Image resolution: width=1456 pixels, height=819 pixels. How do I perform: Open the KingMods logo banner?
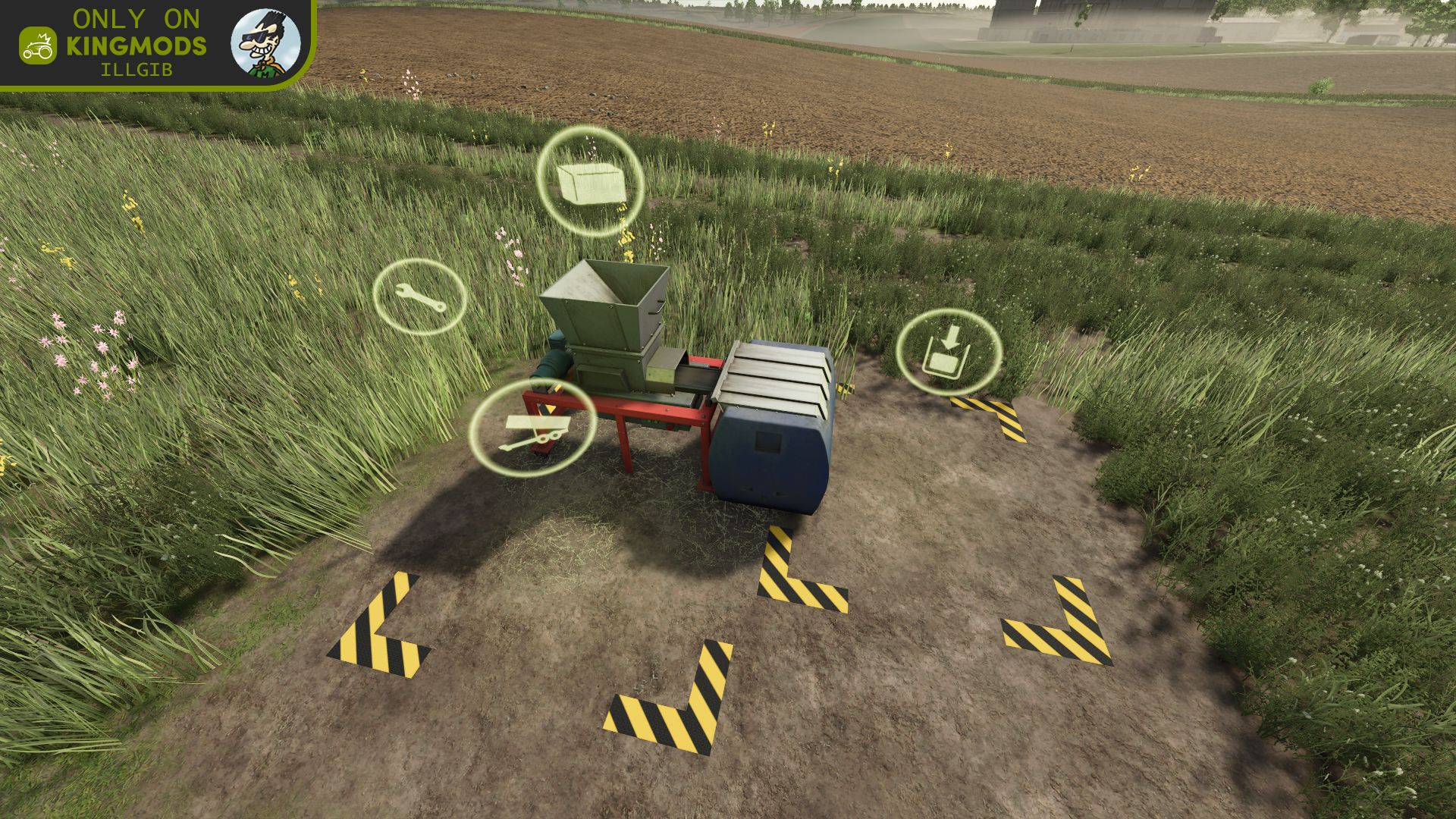114,44
